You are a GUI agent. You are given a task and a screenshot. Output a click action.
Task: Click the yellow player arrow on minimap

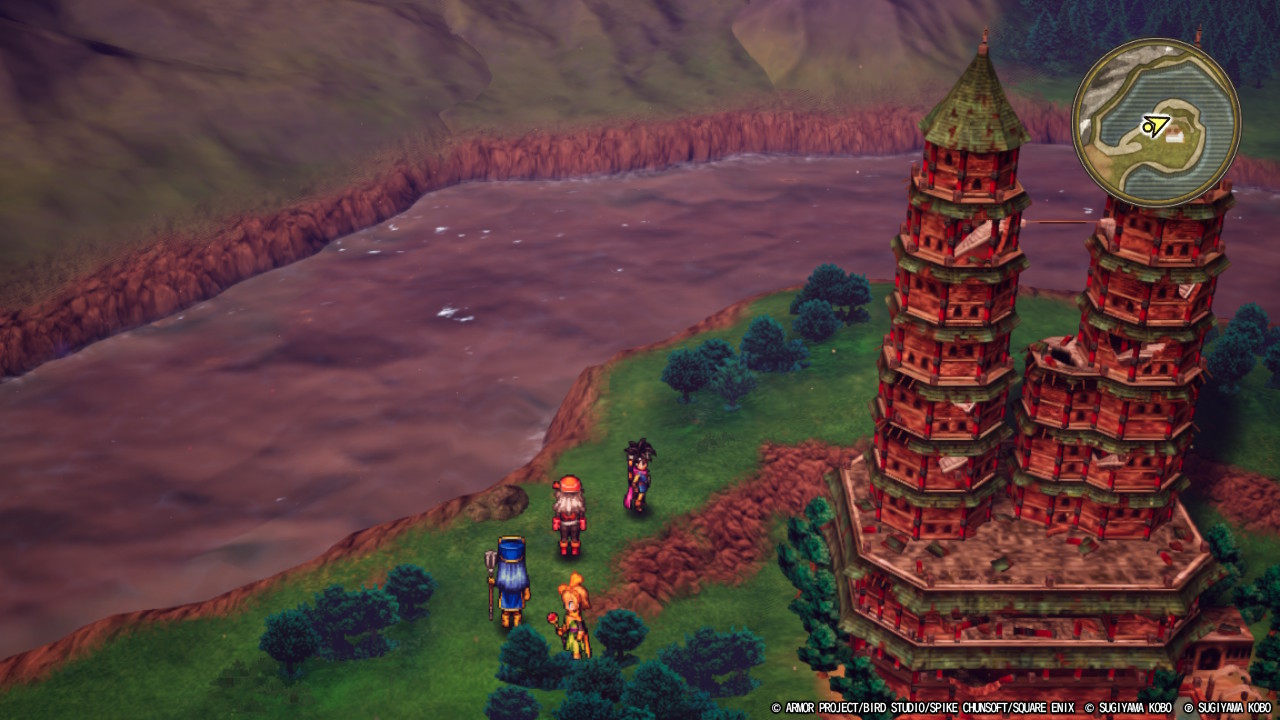[x=1155, y=126]
